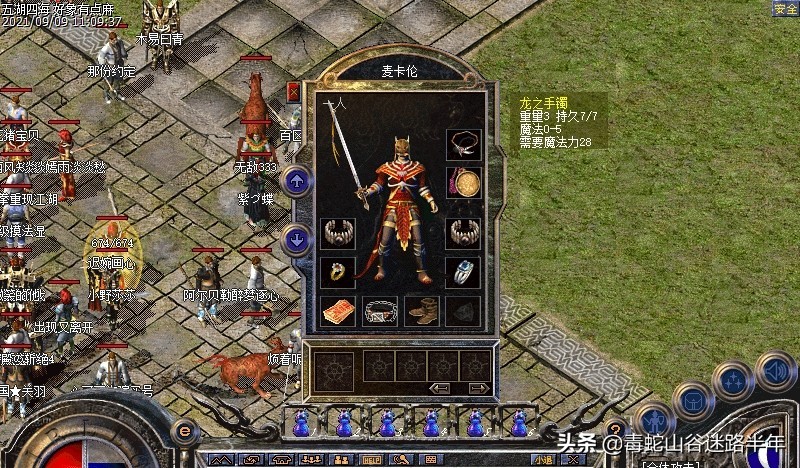The width and height of the screenshot is (800, 468).
Task: Open the shirt icon orb button
Action: point(692,400)
